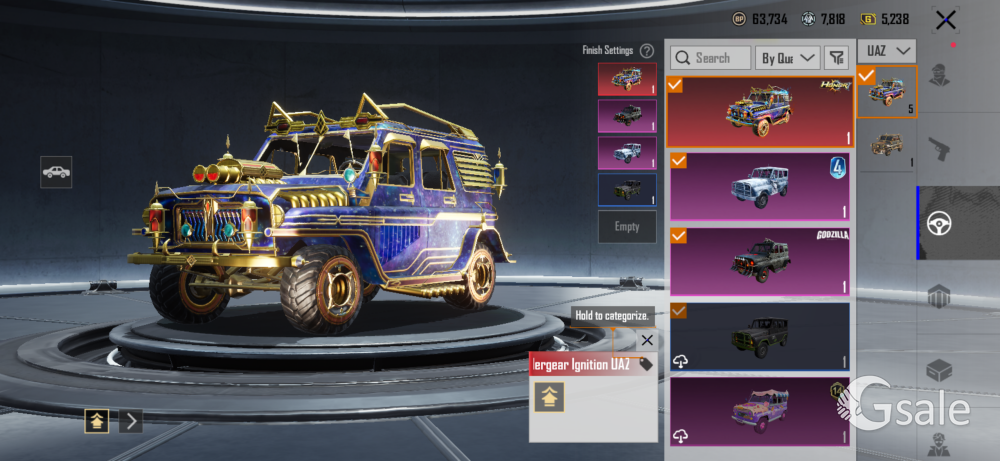The width and height of the screenshot is (1000, 461).
Task: Click the Search field
Action: pyautogui.click(x=711, y=58)
